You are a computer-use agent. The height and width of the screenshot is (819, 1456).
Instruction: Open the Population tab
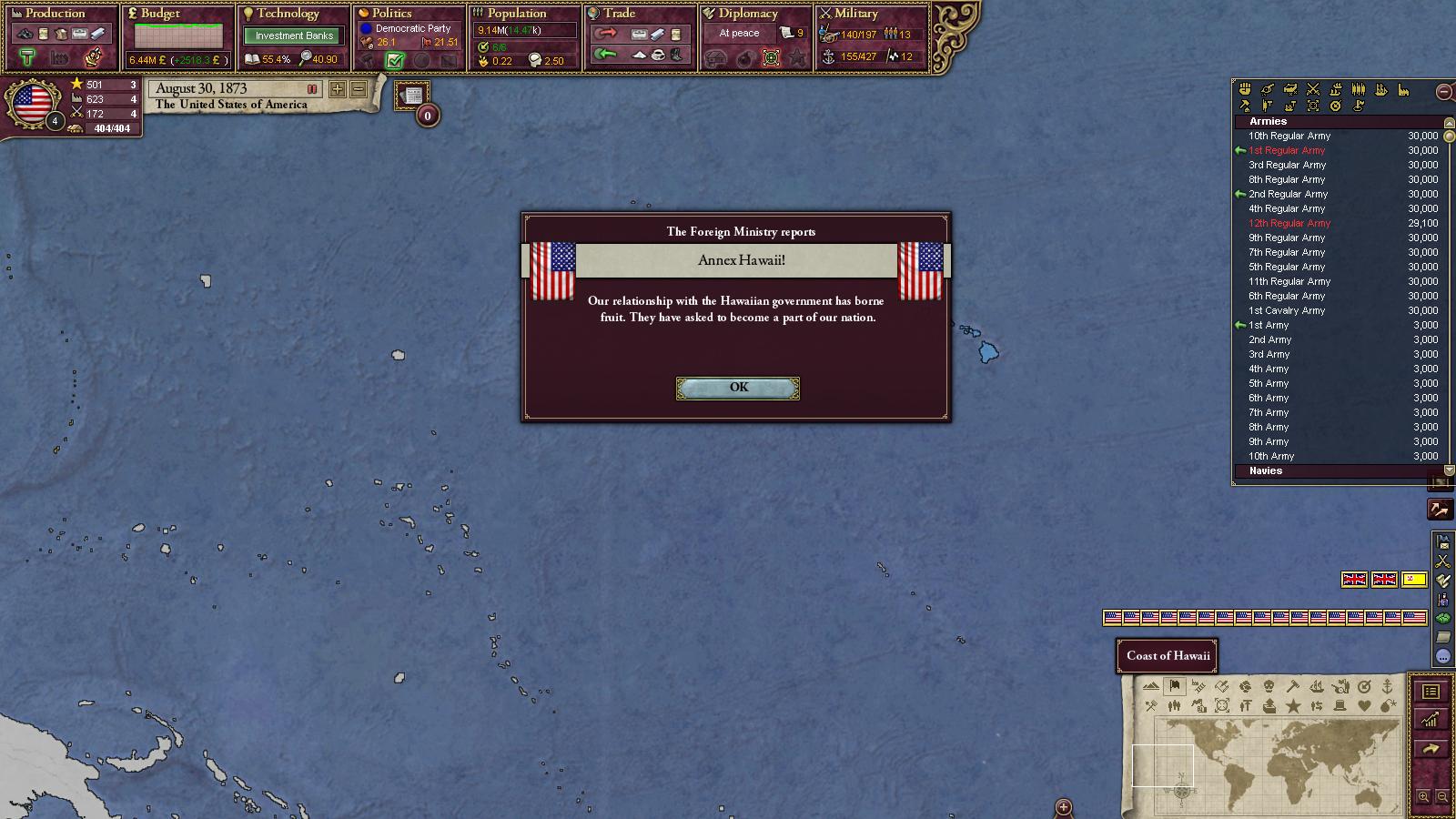pos(516,14)
